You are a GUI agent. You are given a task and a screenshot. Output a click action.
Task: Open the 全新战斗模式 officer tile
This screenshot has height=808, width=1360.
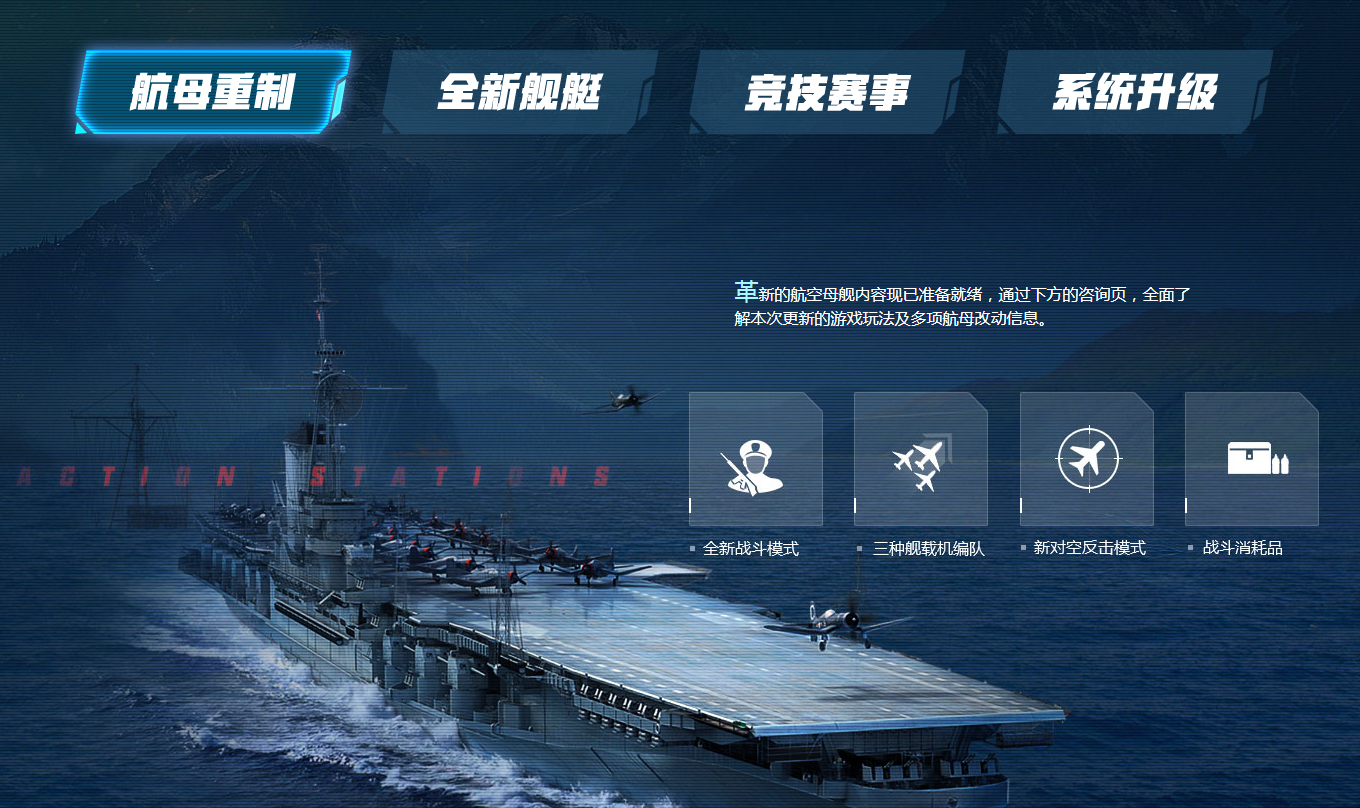tap(755, 459)
